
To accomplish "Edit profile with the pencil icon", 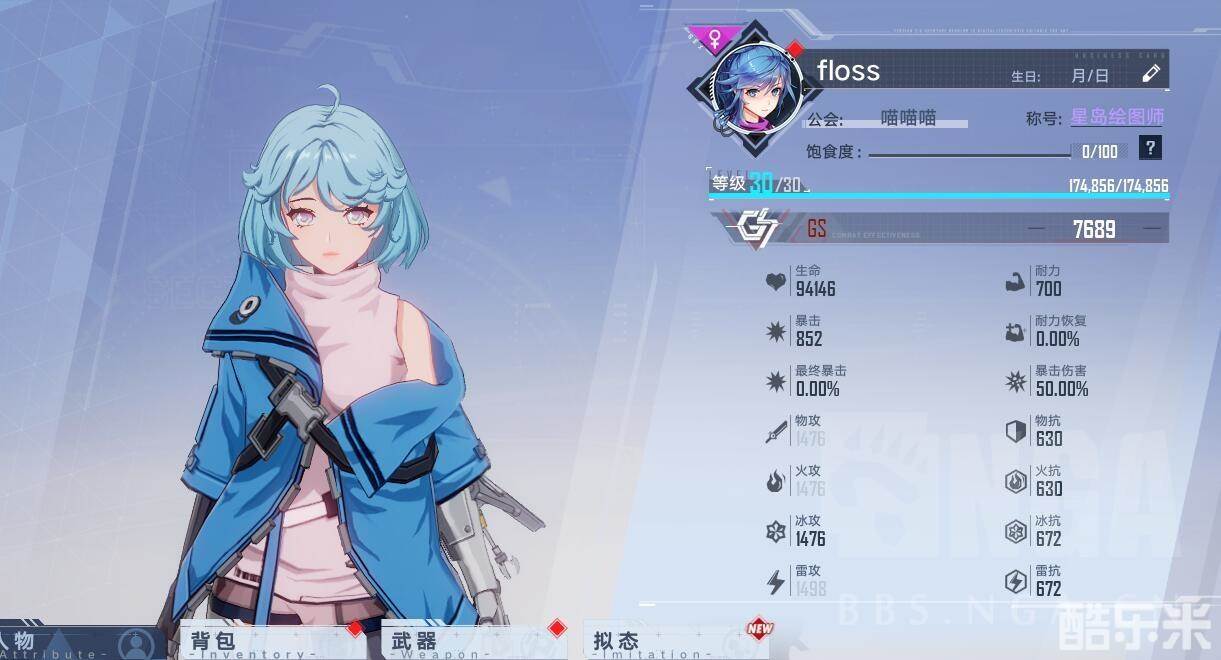I will (x=1151, y=74).
